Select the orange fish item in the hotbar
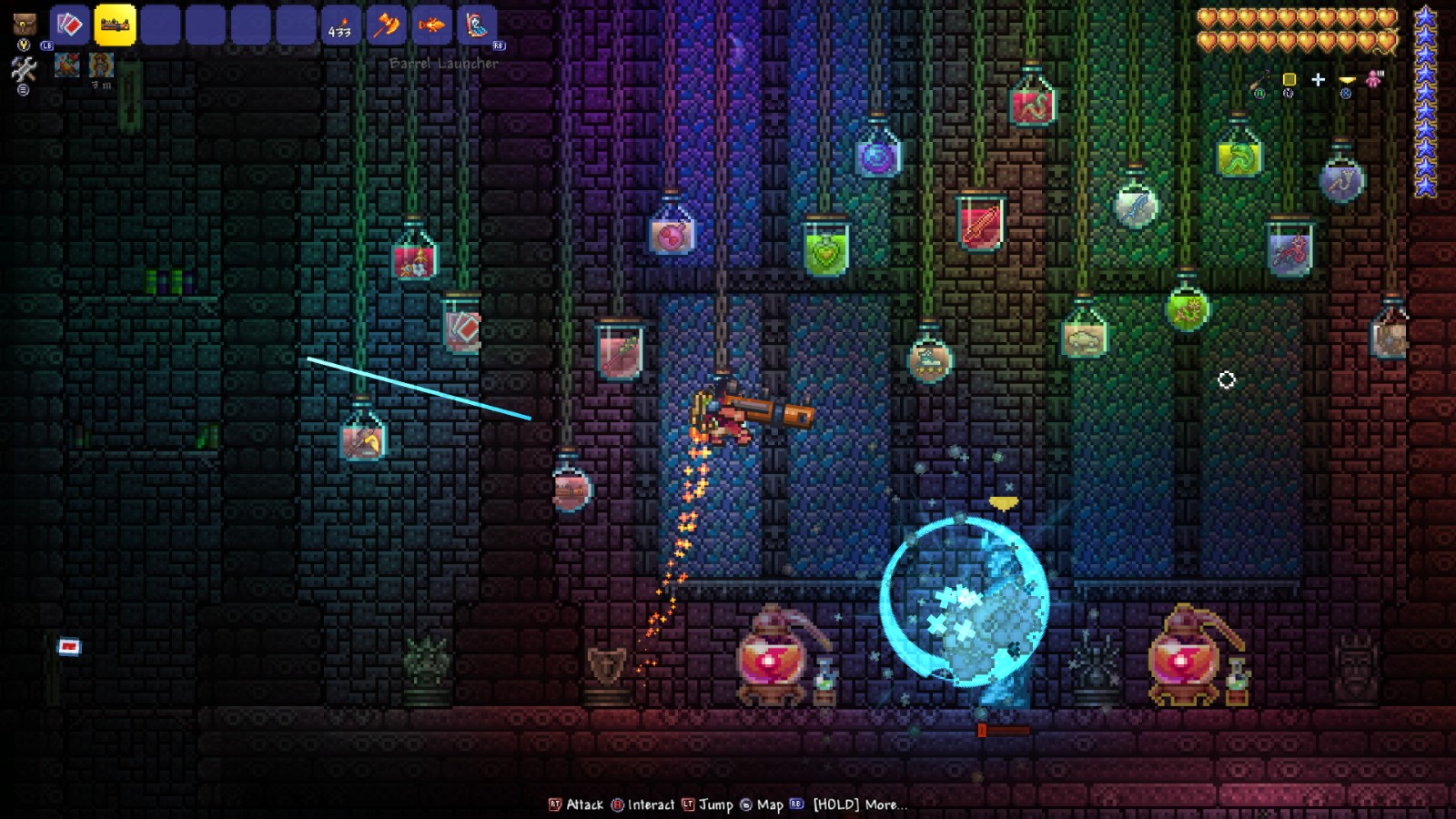Screen dimensions: 1456x819 [431, 25]
